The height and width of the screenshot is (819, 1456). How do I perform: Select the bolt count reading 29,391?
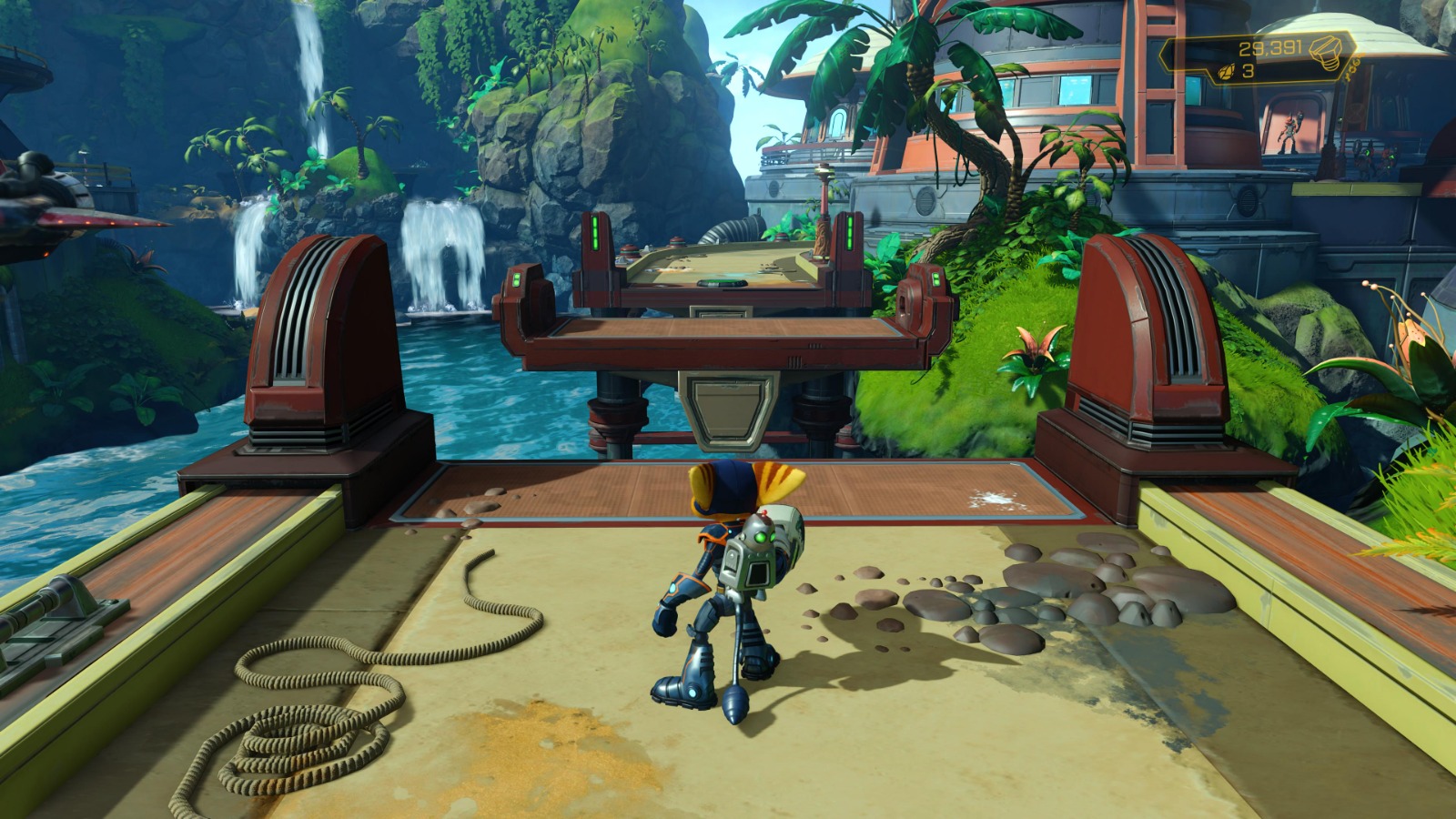click(1271, 47)
